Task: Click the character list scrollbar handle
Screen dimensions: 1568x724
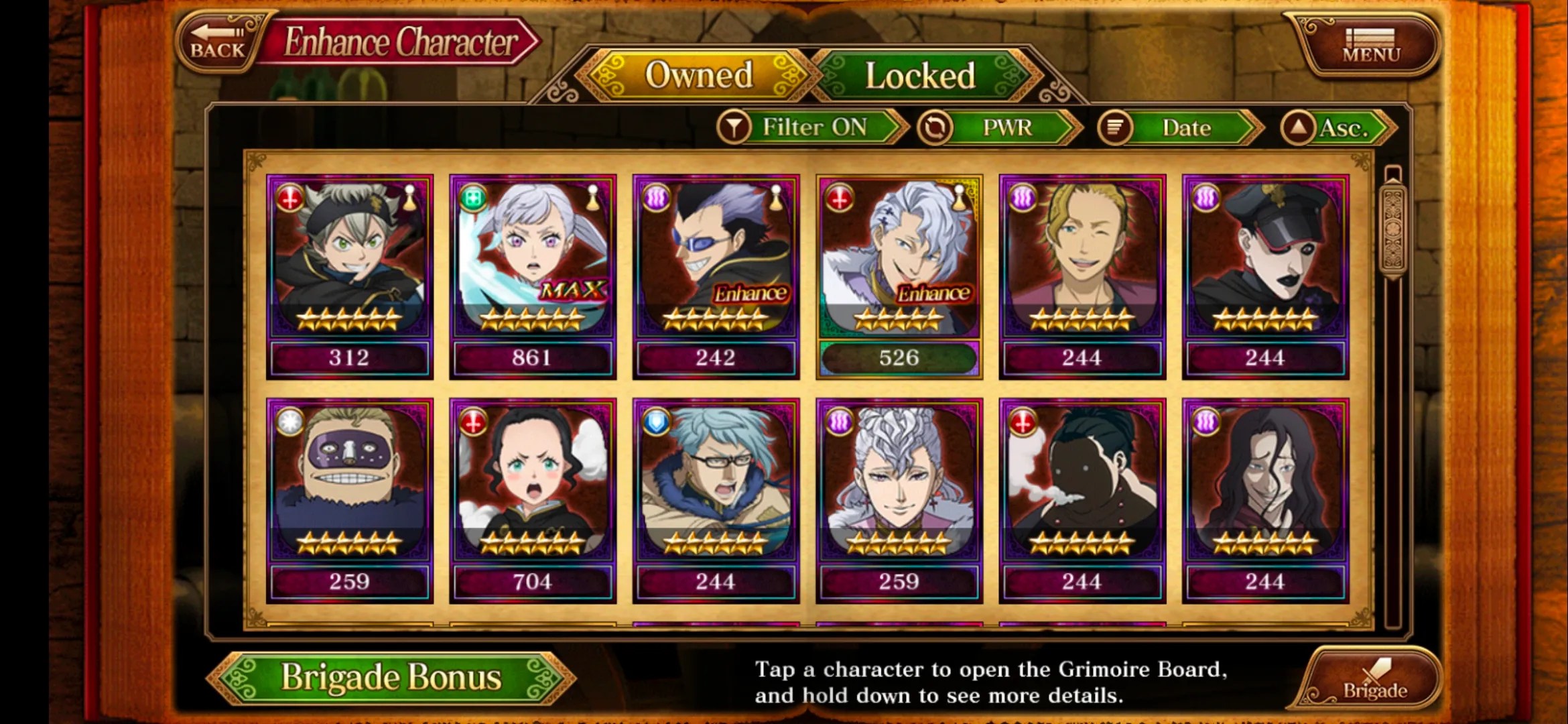Action: [x=1393, y=228]
